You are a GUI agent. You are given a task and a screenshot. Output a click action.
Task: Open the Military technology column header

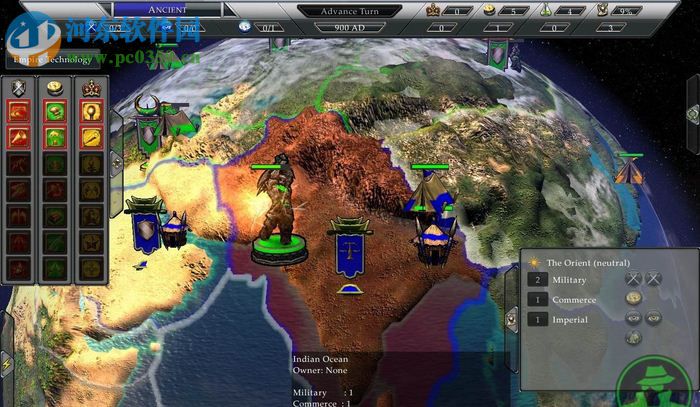pos(19,88)
